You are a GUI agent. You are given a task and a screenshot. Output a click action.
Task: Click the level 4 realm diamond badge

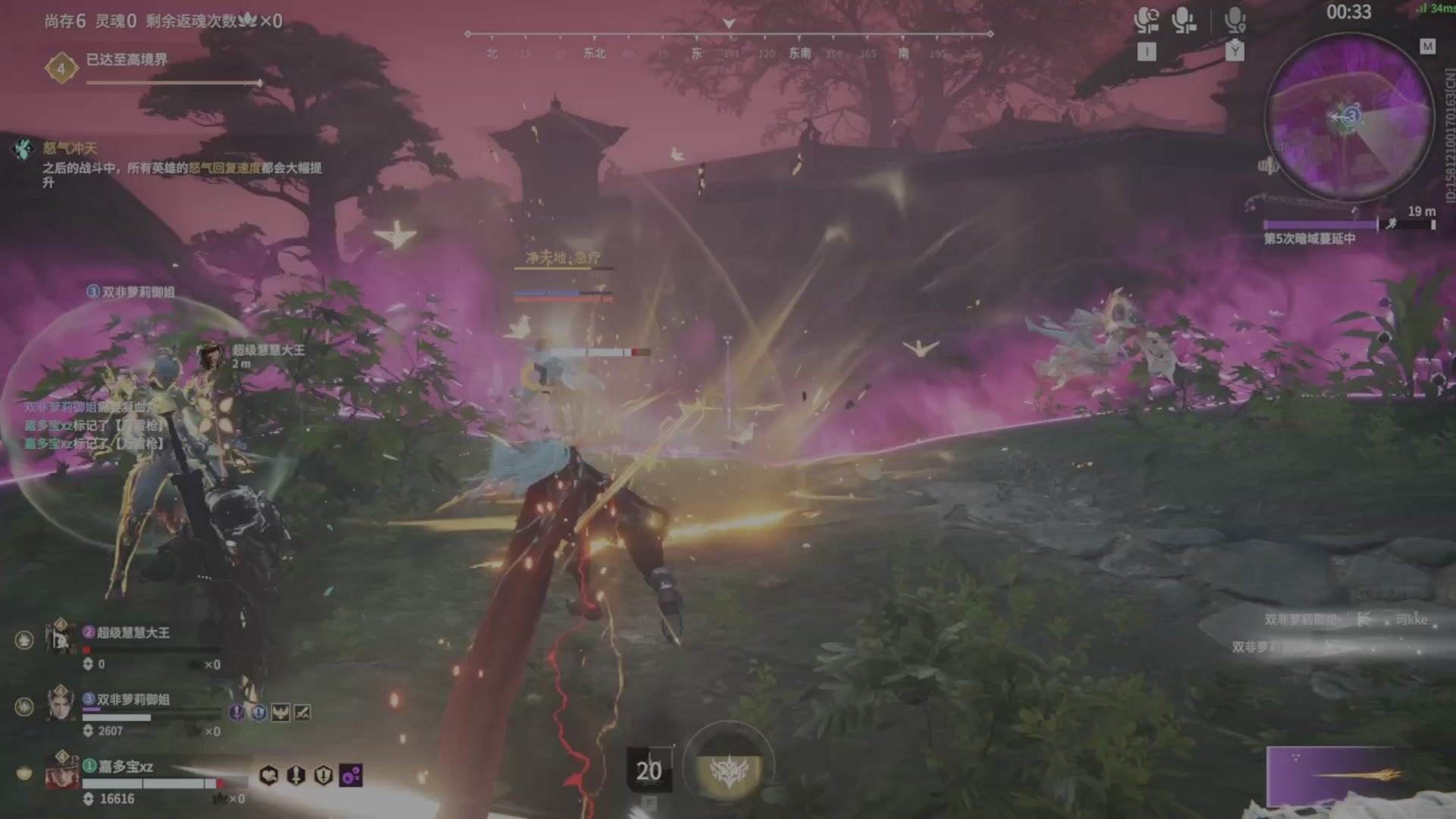pos(61,69)
